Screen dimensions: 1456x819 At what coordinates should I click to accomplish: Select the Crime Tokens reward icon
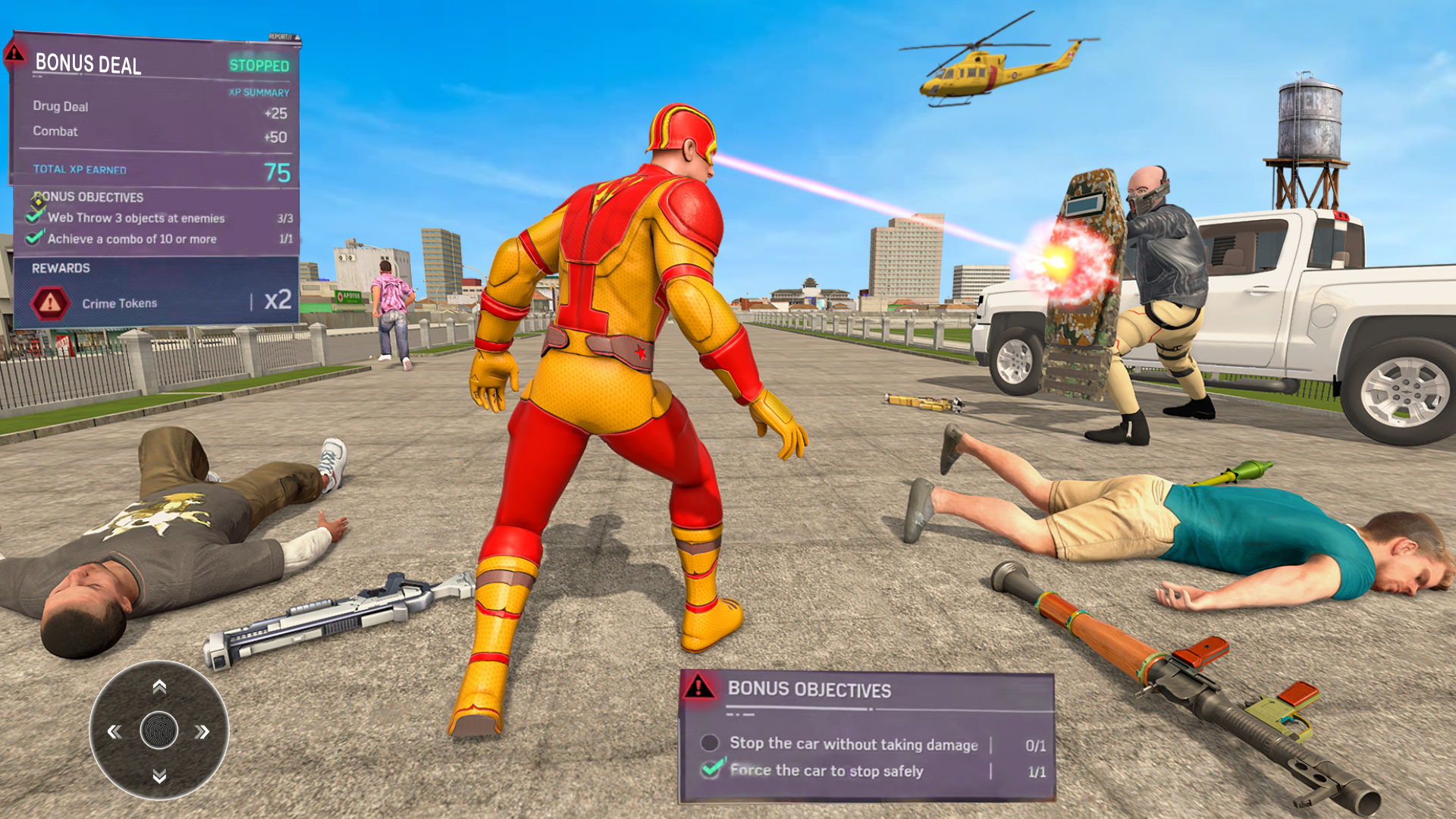50,302
